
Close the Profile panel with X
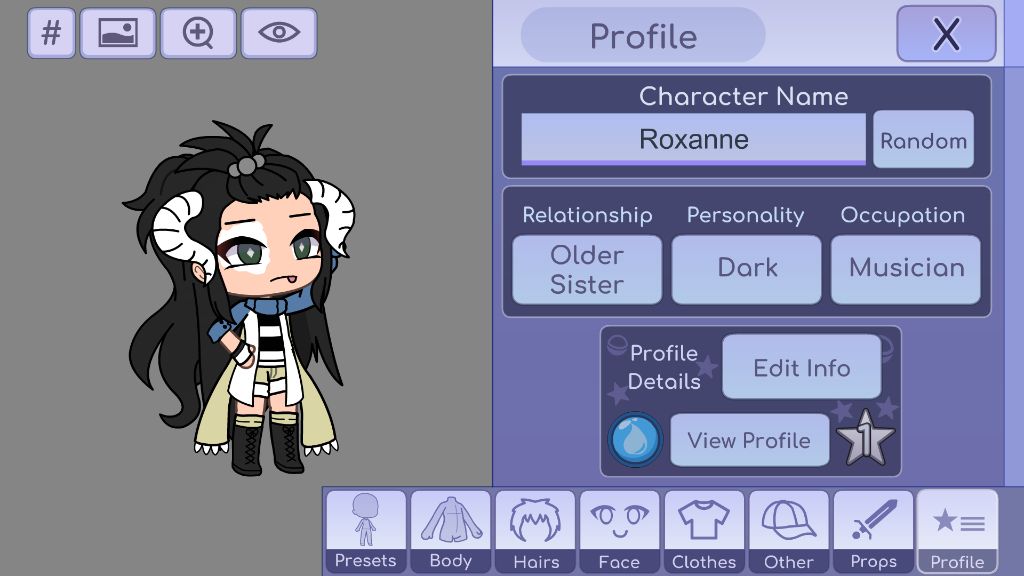click(x=945, y=34)
